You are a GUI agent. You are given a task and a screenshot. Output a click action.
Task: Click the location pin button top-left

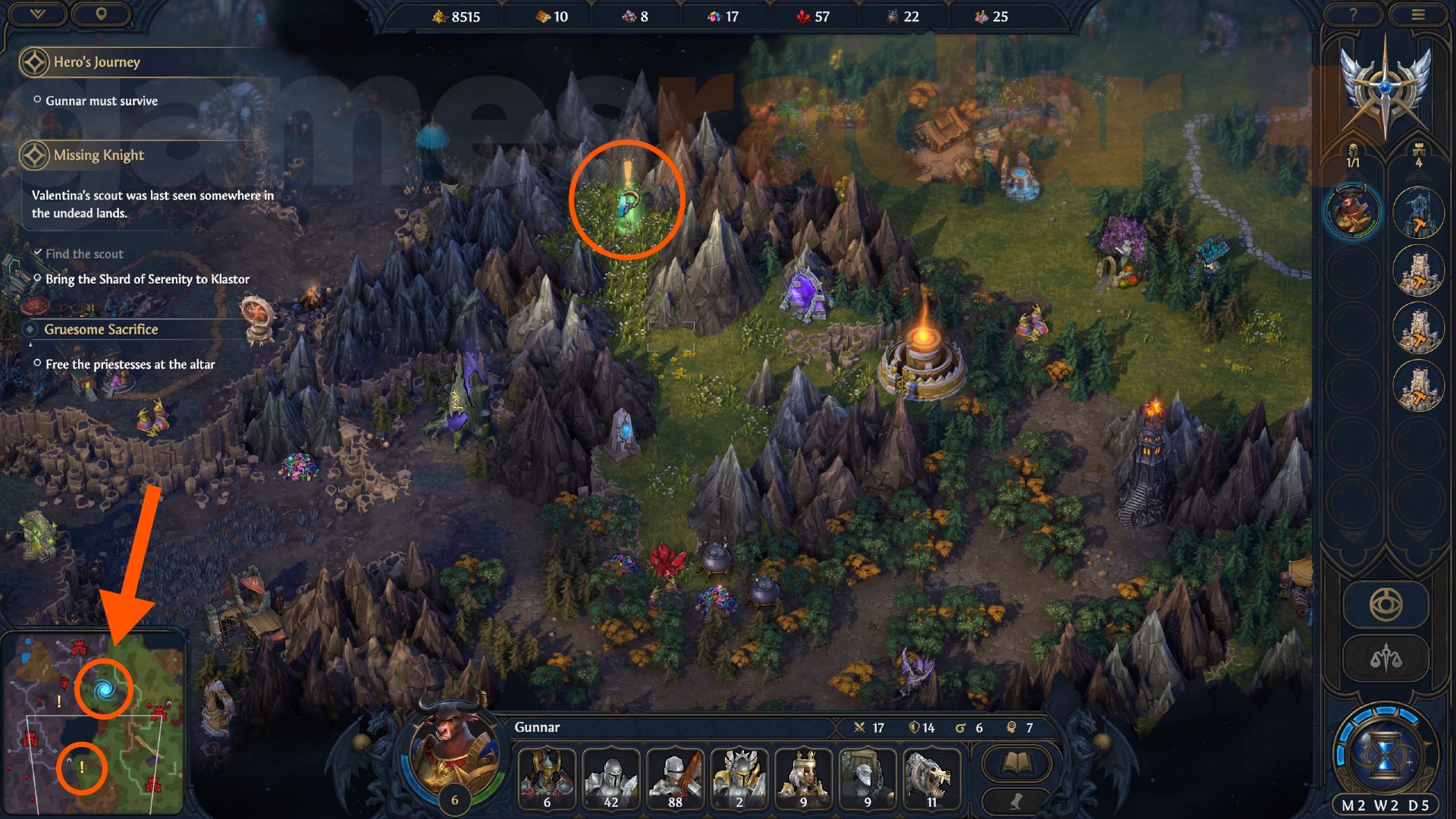click(x=102, y=14)
